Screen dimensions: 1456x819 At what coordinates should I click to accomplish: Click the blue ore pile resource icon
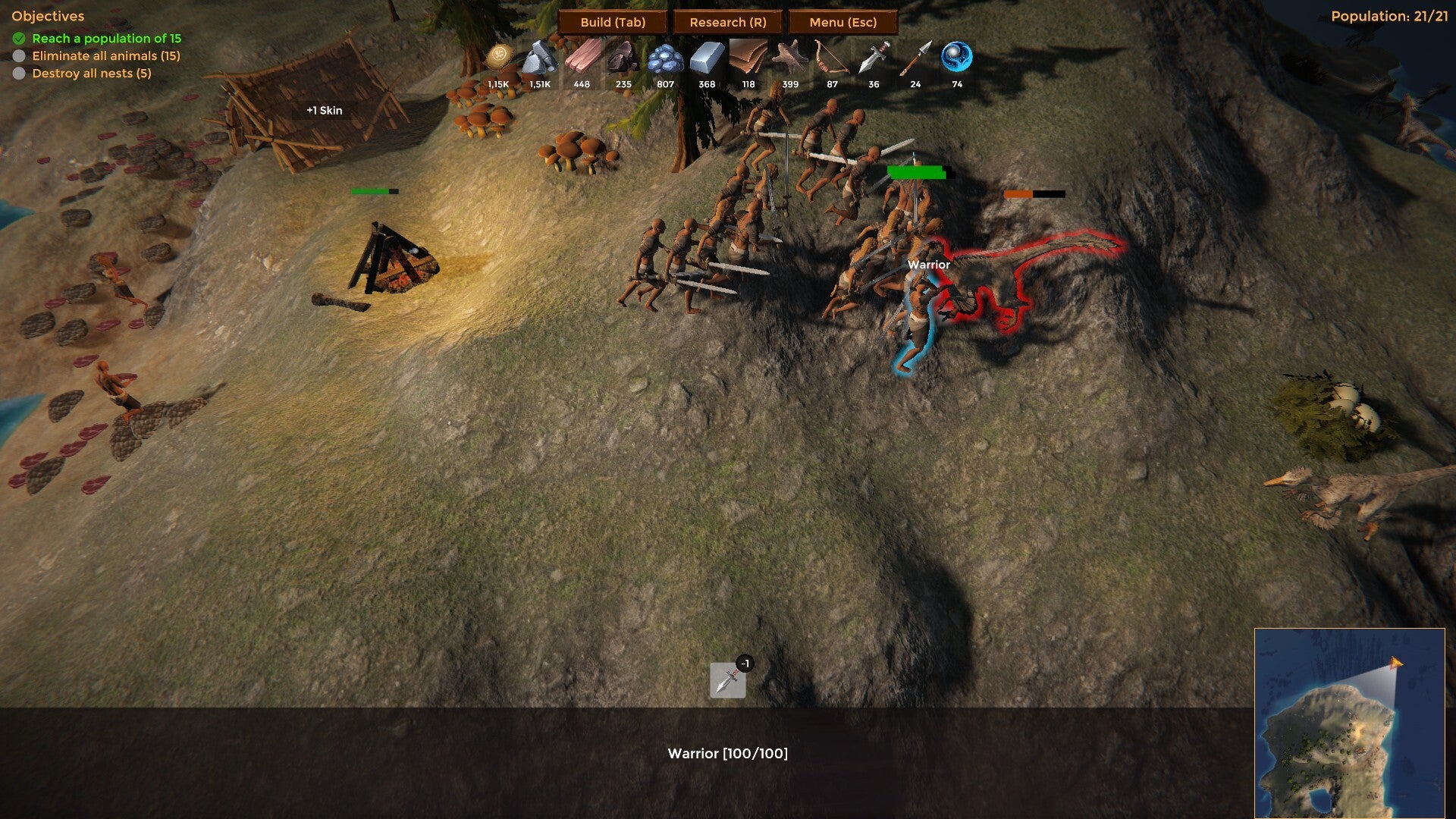665,59
